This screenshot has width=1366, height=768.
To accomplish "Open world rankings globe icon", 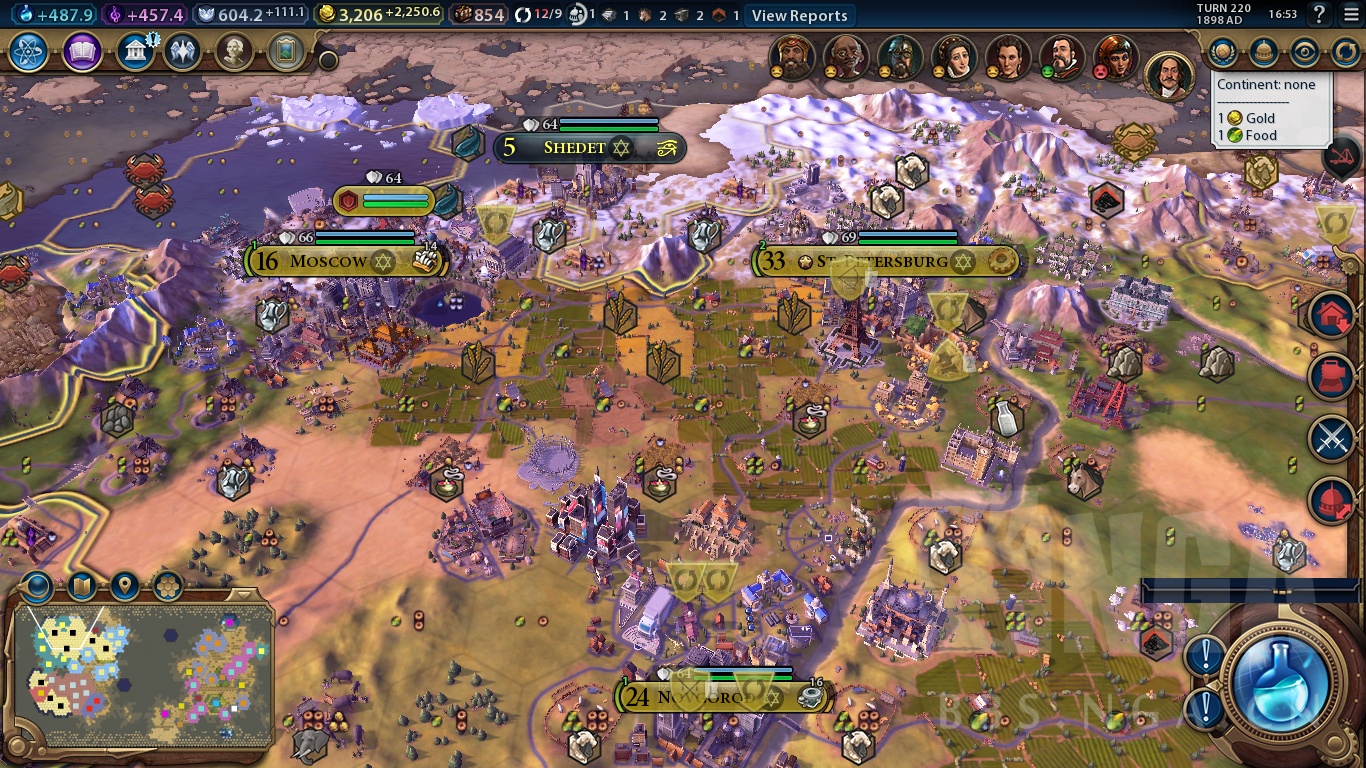I will tap(1222, 52).
